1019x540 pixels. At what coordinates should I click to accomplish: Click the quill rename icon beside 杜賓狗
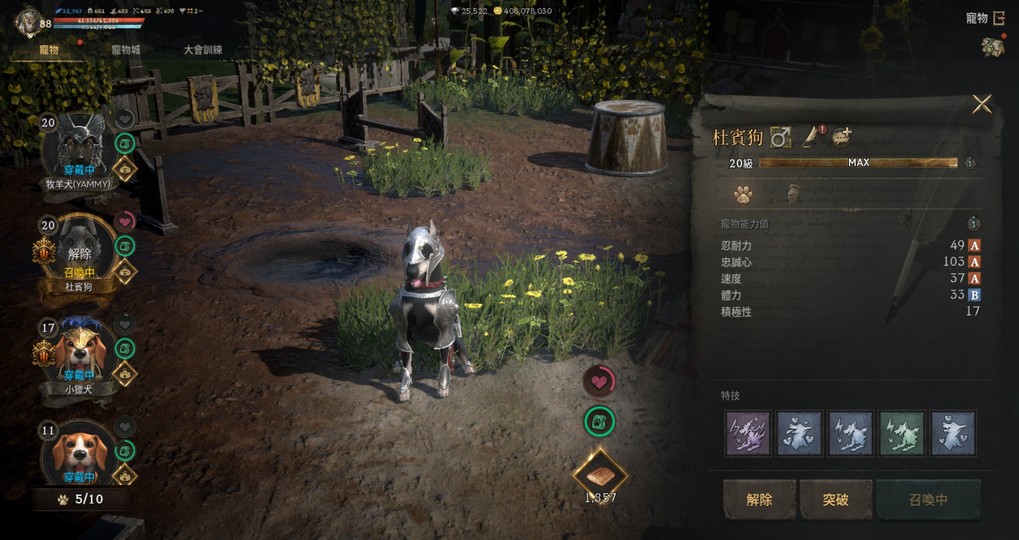(811, 137)
